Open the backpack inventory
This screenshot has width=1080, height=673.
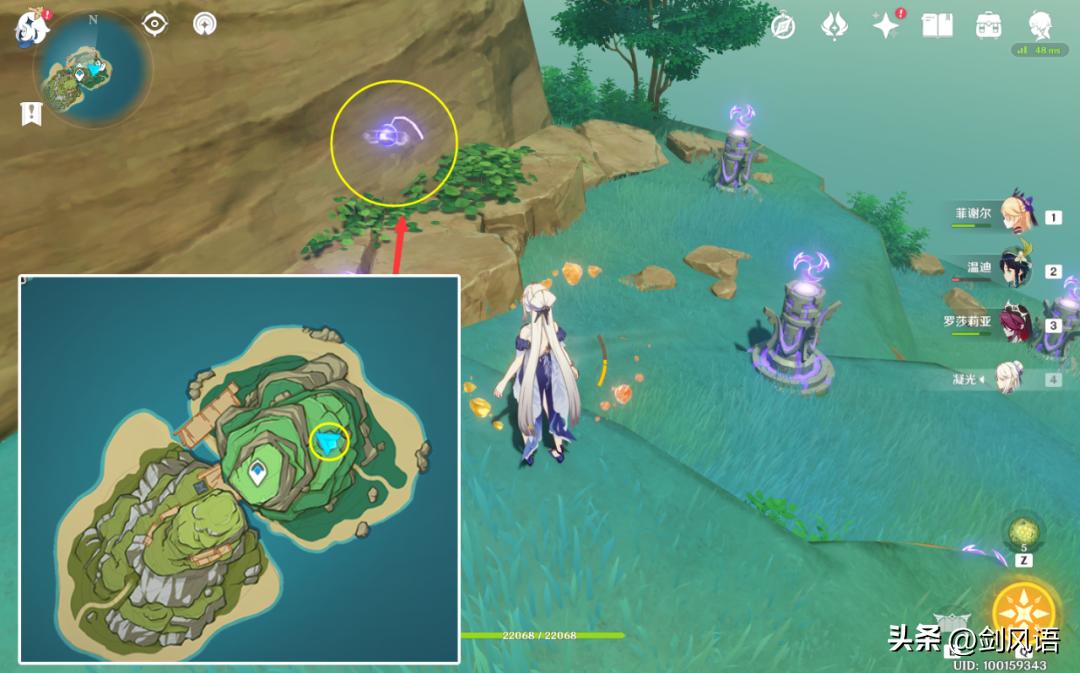point(989,26)
